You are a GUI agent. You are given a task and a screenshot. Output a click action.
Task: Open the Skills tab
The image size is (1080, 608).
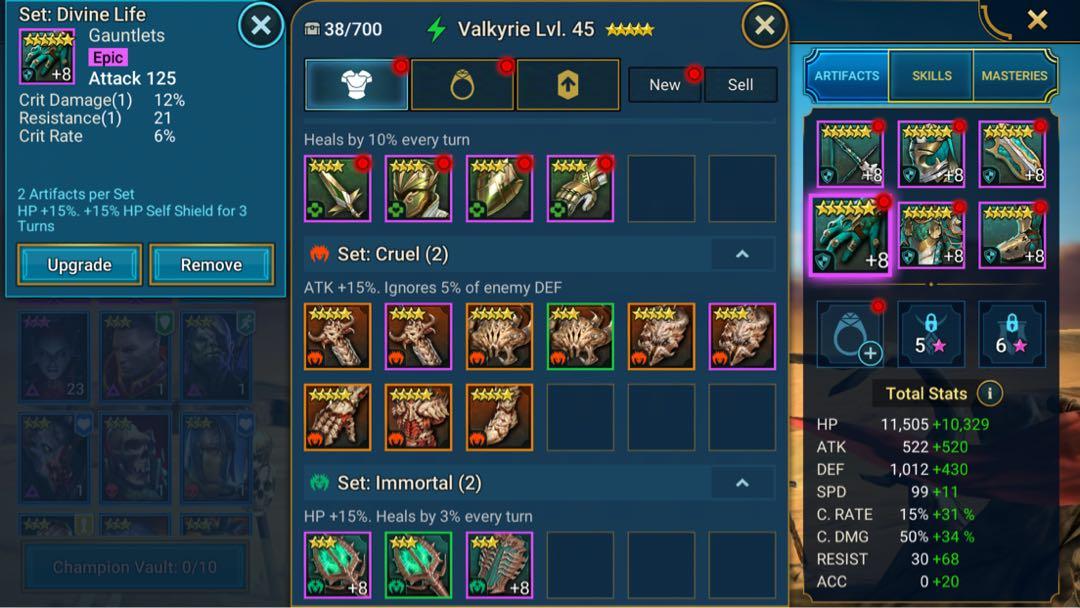[931, 76]
